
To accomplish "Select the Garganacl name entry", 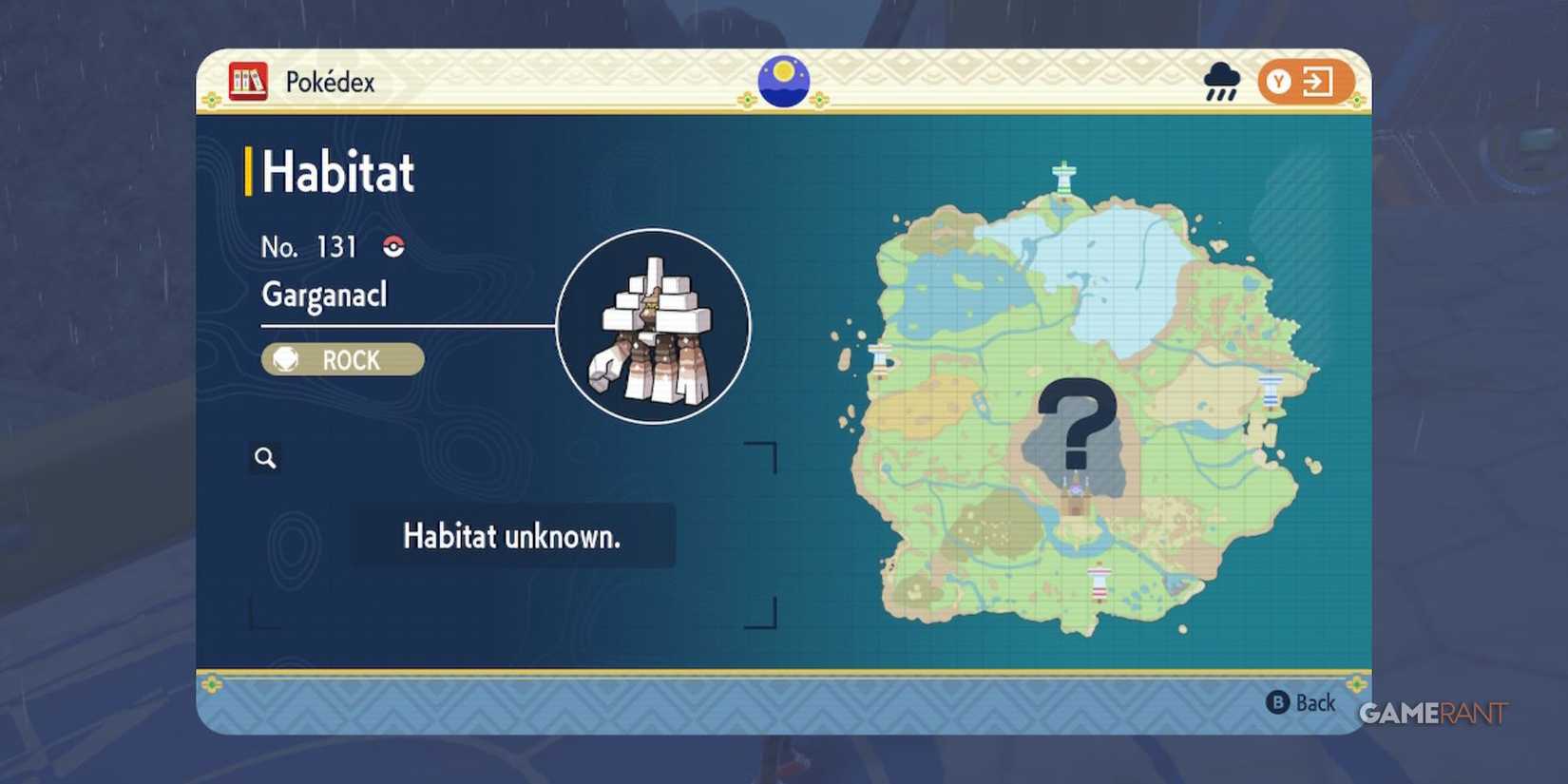I will click(x=324, y=296).
